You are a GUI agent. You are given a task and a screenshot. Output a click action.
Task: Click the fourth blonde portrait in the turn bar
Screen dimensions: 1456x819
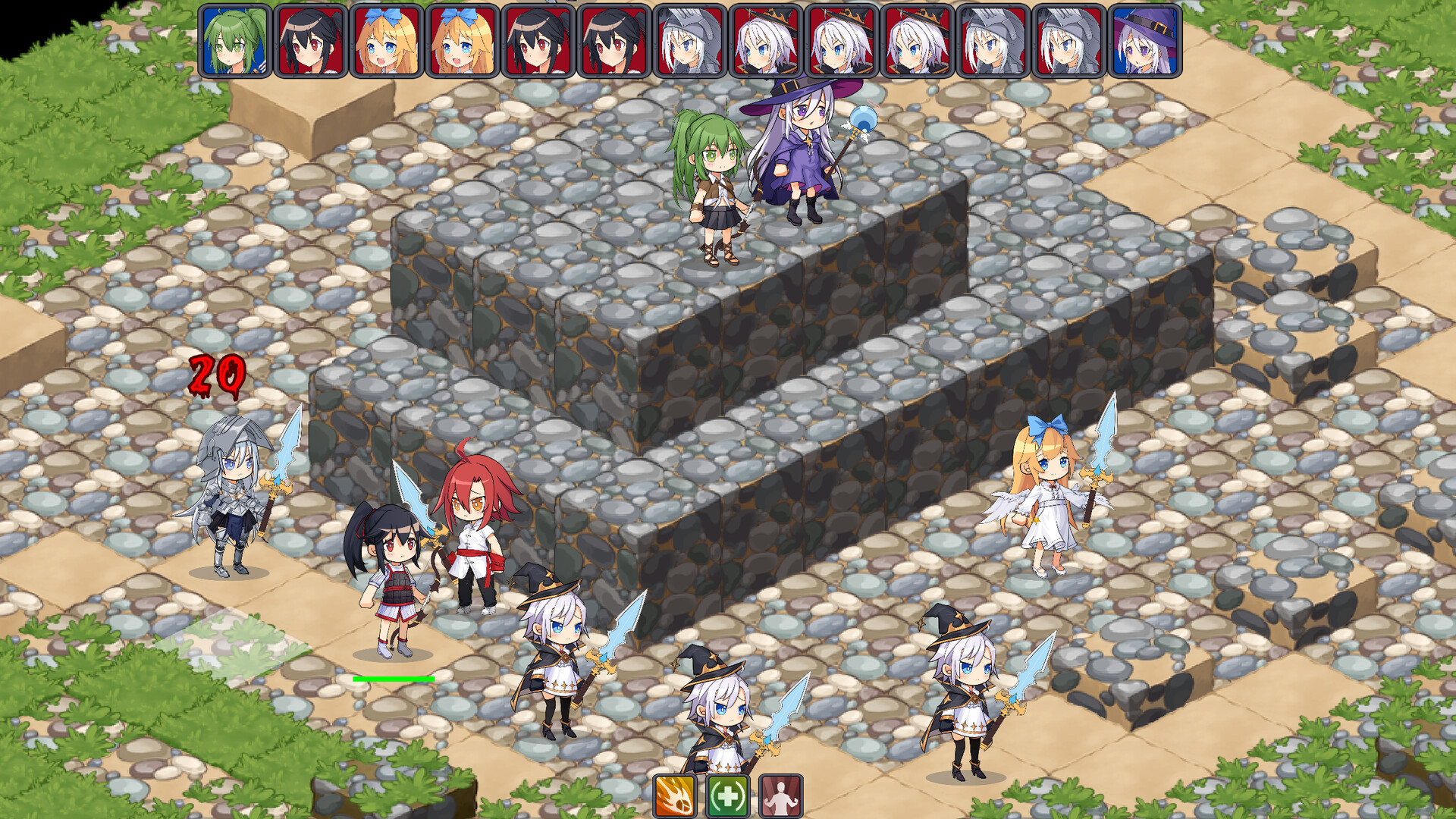coord(461,42)
